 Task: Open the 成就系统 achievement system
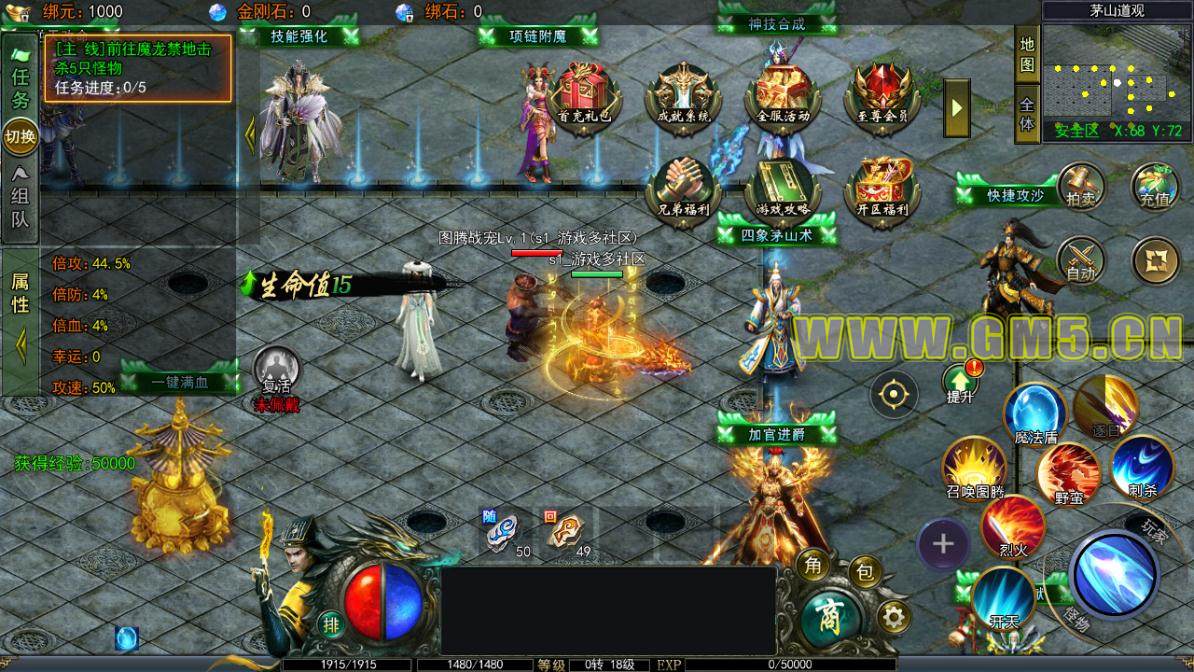[x=683, y=93]
